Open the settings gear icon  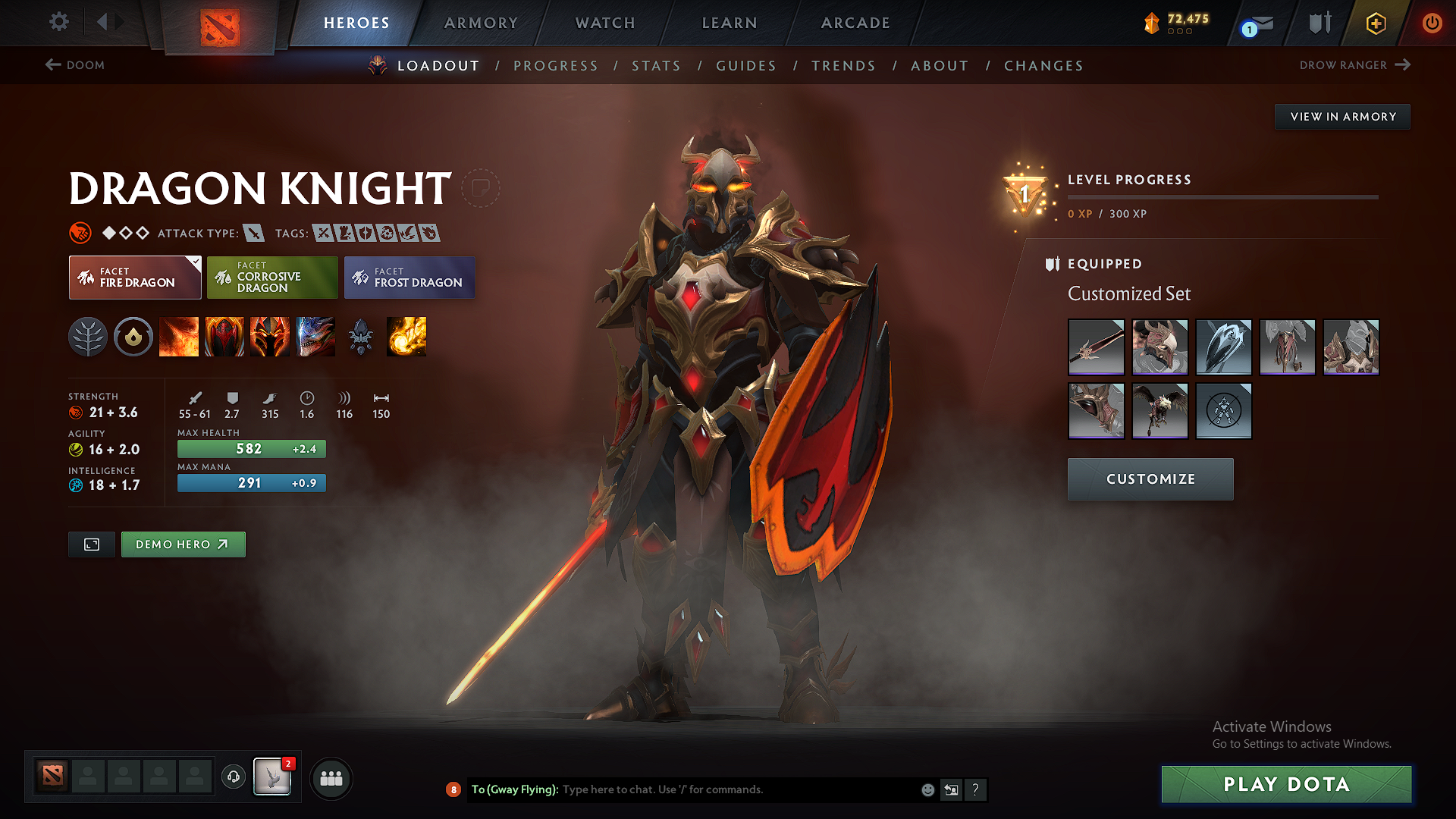click(x=58, y=22)
